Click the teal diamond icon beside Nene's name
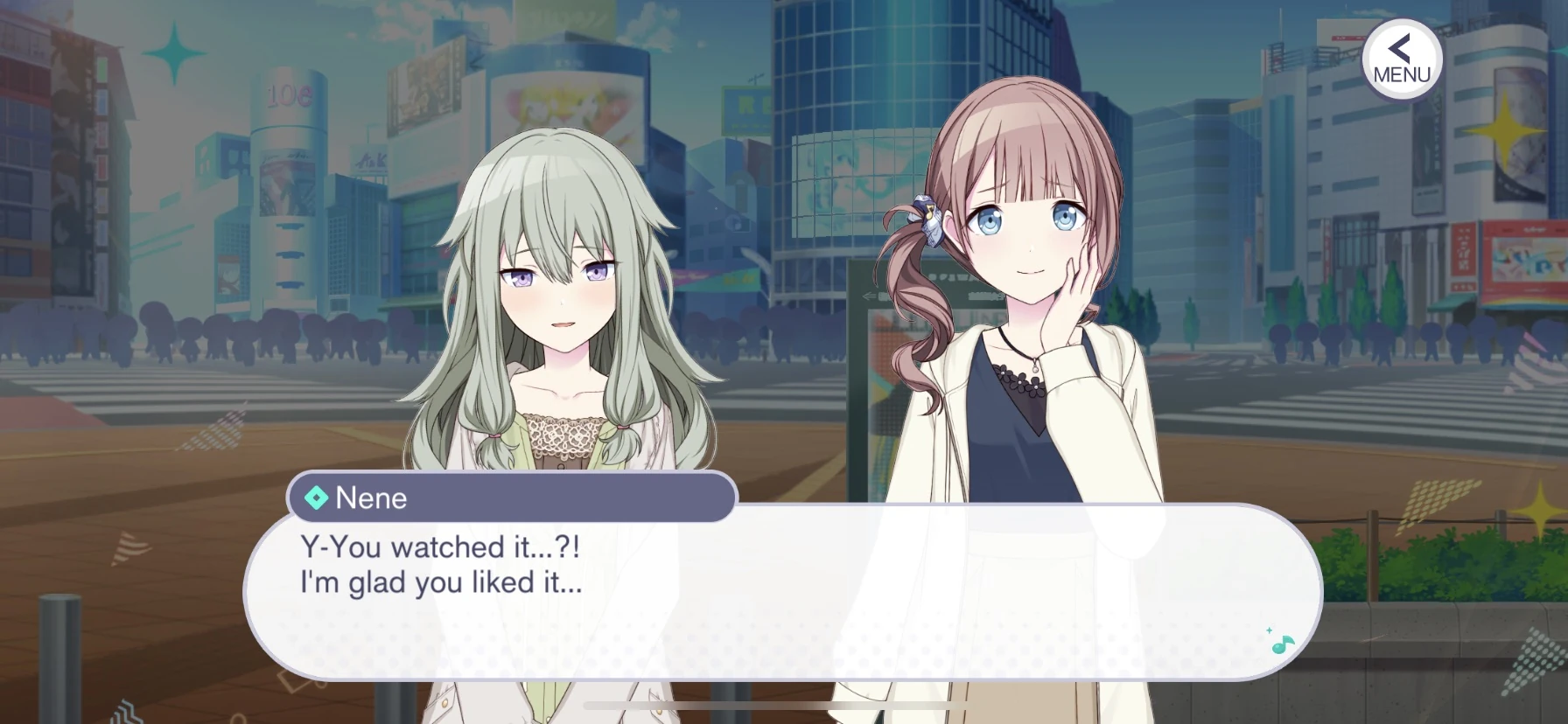Image resolution: width=1568 pixels, height=724 pixels. tap(315, 498)
